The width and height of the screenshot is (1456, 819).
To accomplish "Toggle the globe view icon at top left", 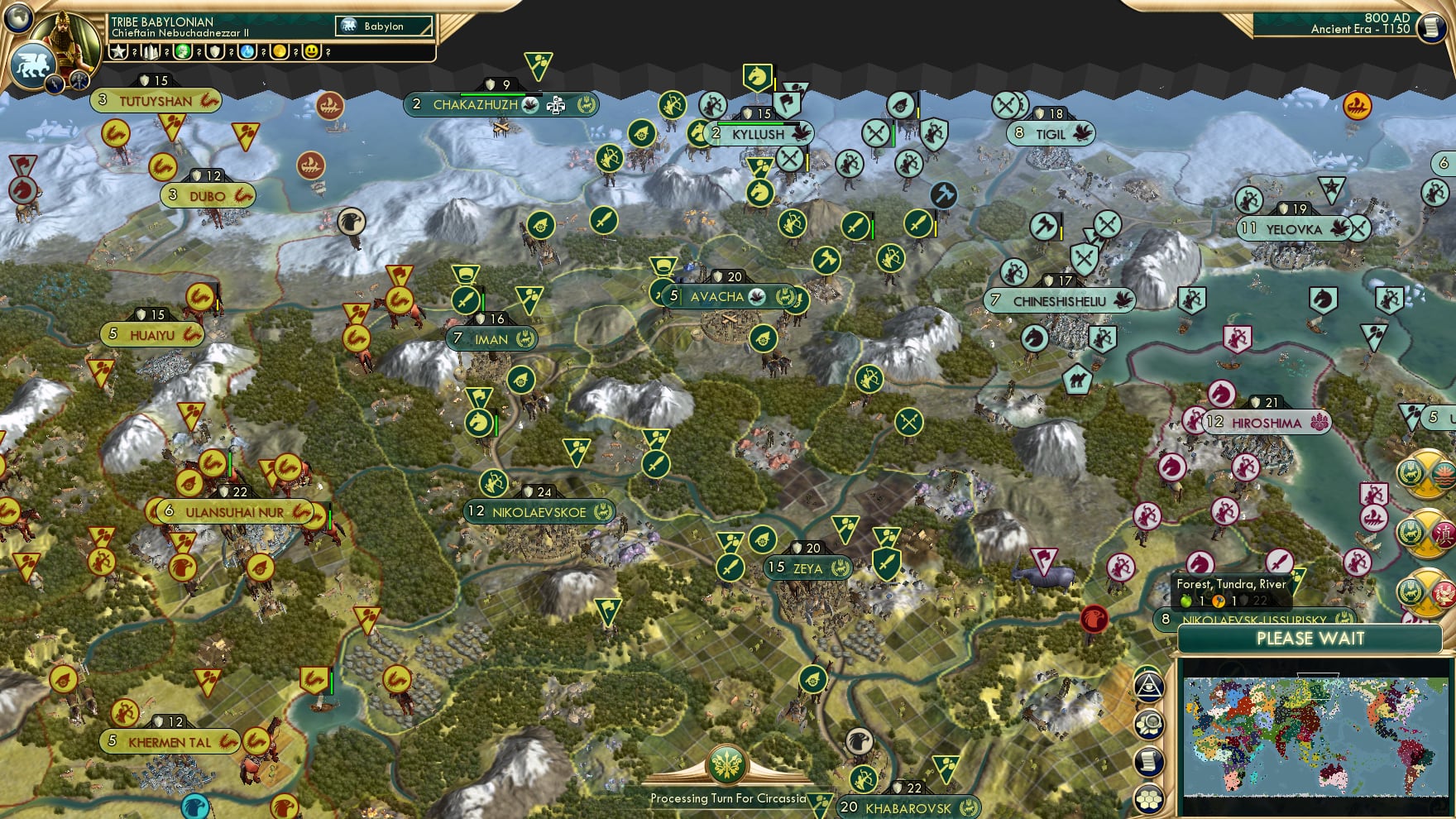I will click(x=17, y=19).
